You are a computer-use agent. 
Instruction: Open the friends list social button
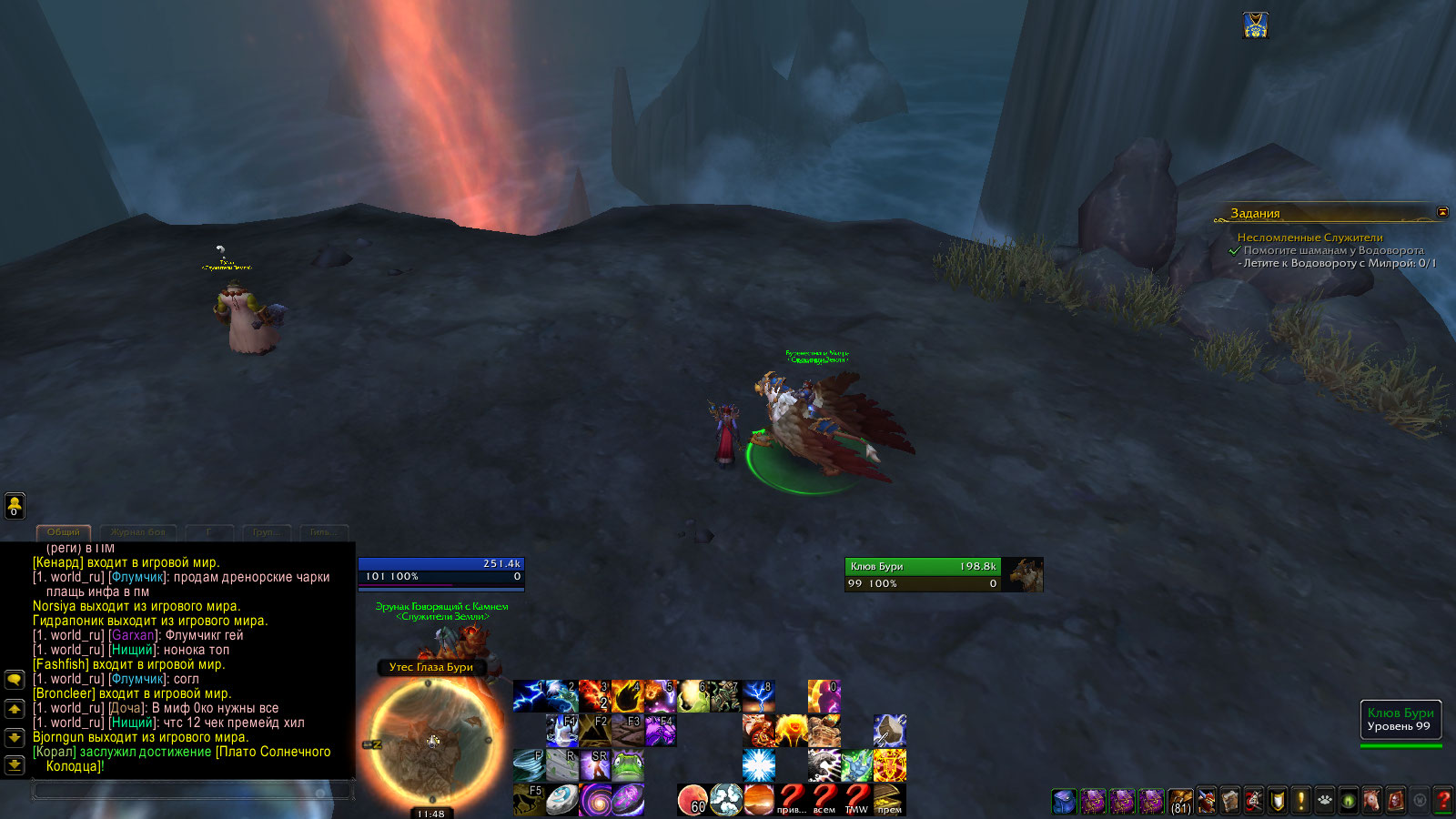pyautogui.click(x=15, y=506)
